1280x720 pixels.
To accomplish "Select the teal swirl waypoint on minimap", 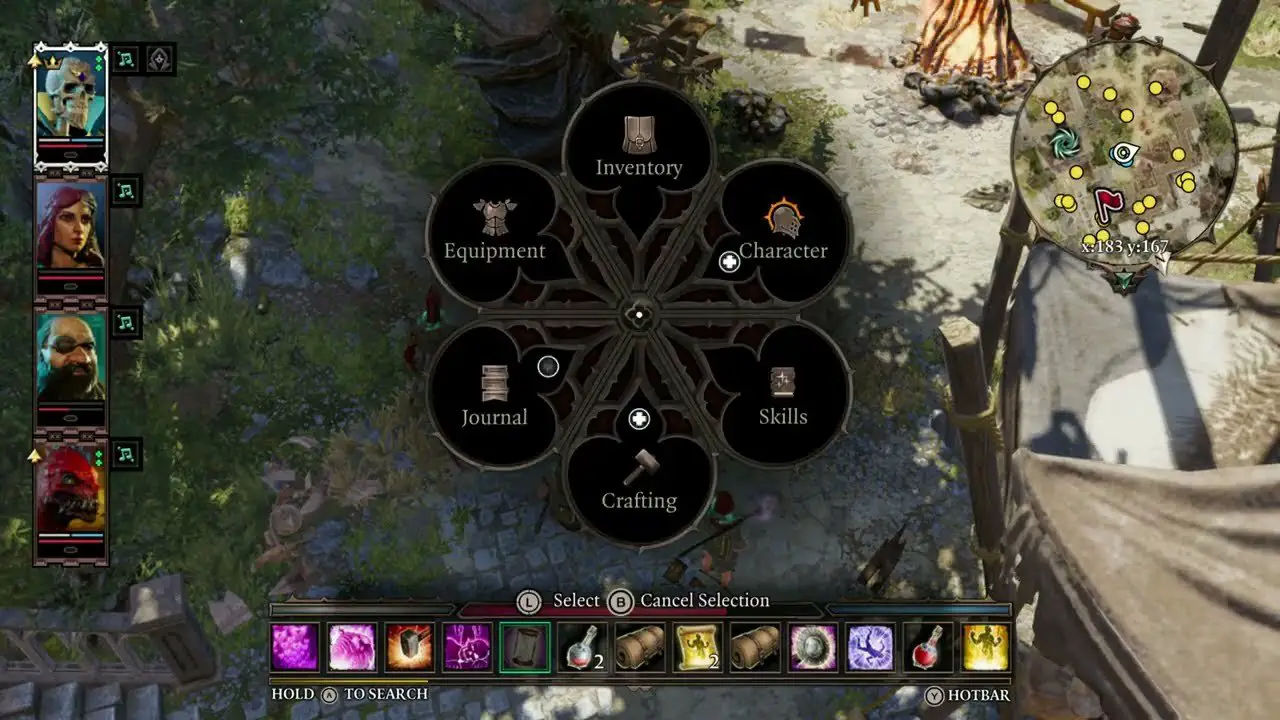I will 1064,145.
